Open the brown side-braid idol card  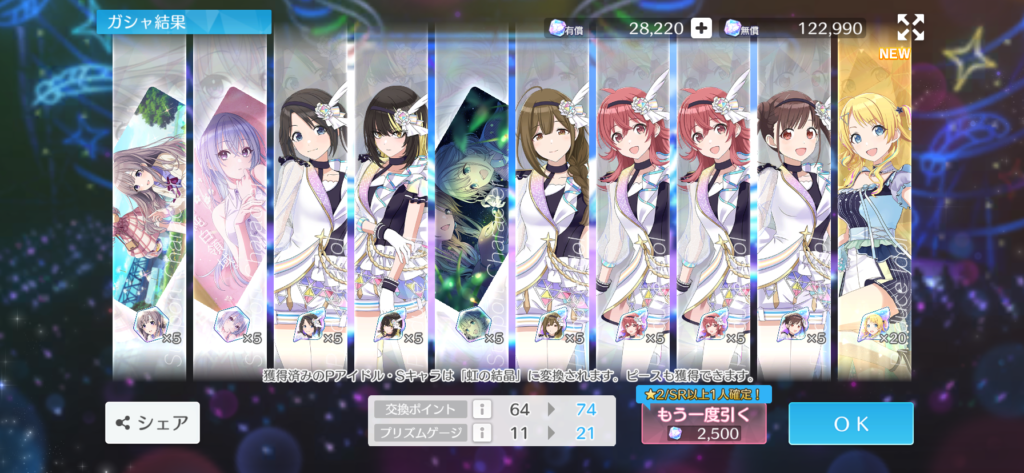point(552,200)
